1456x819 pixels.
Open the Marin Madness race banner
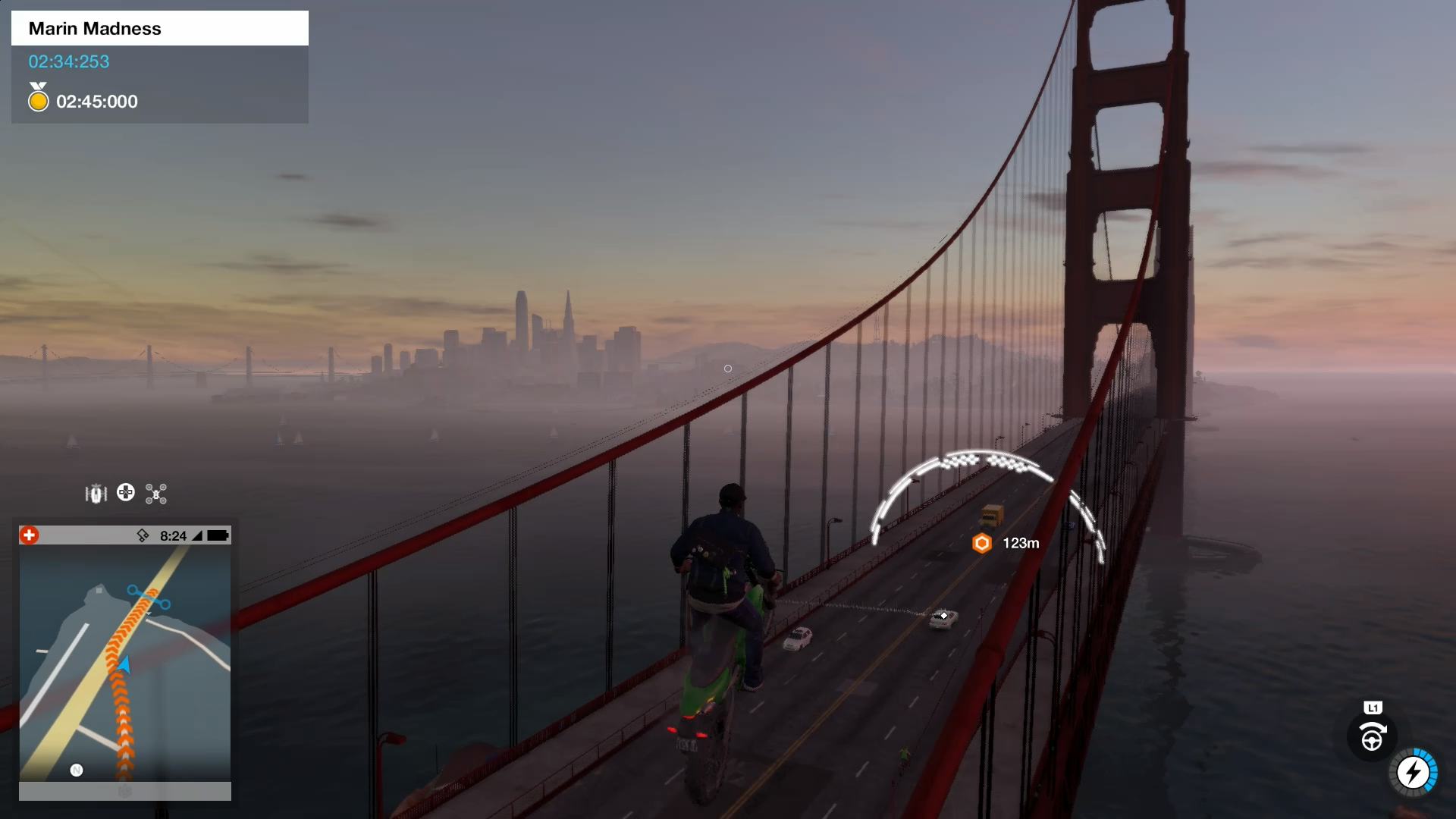tap(95, 28)
